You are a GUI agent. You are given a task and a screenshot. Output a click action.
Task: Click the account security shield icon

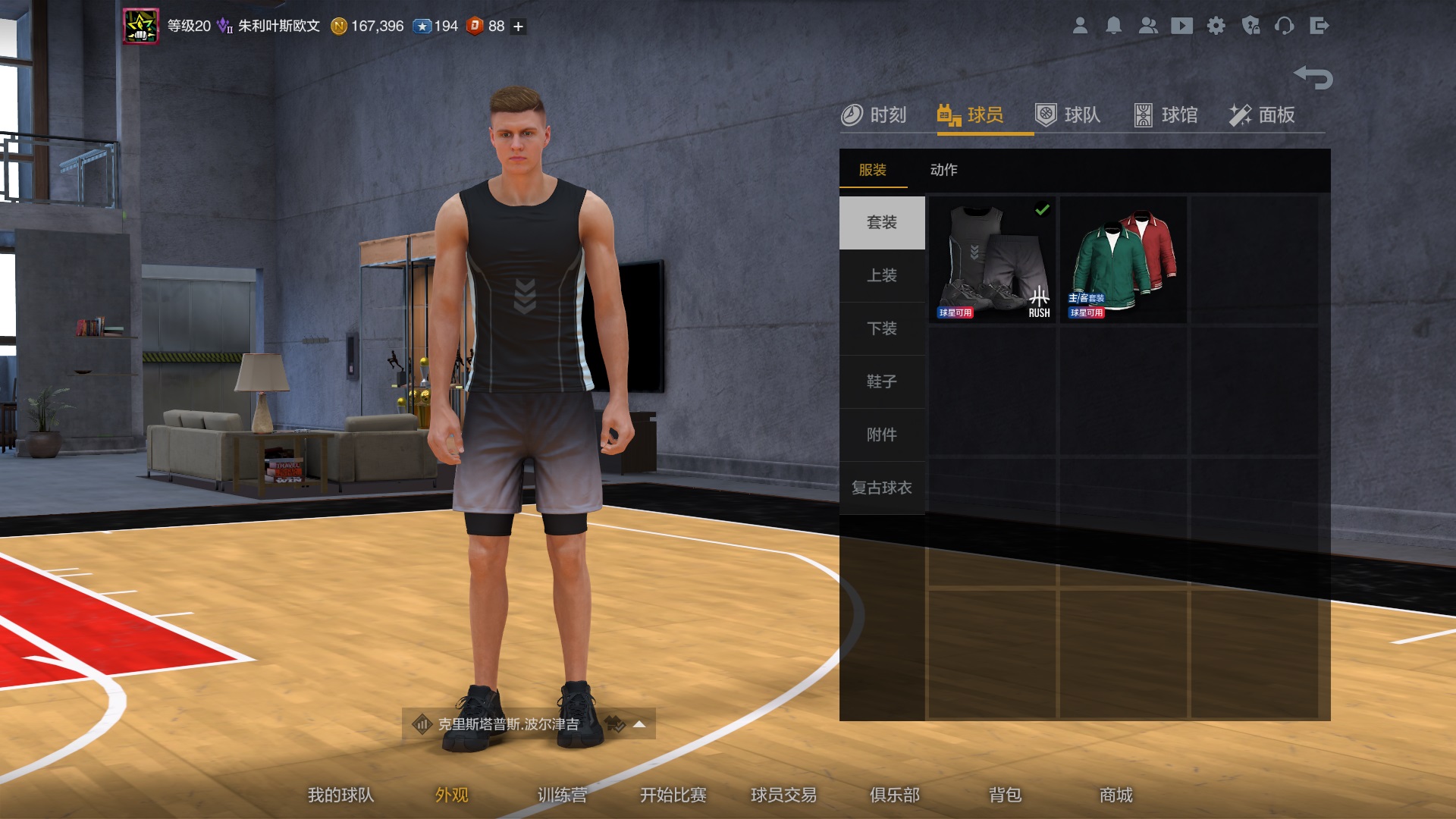pyautogui.click(x=1251, y=26)
